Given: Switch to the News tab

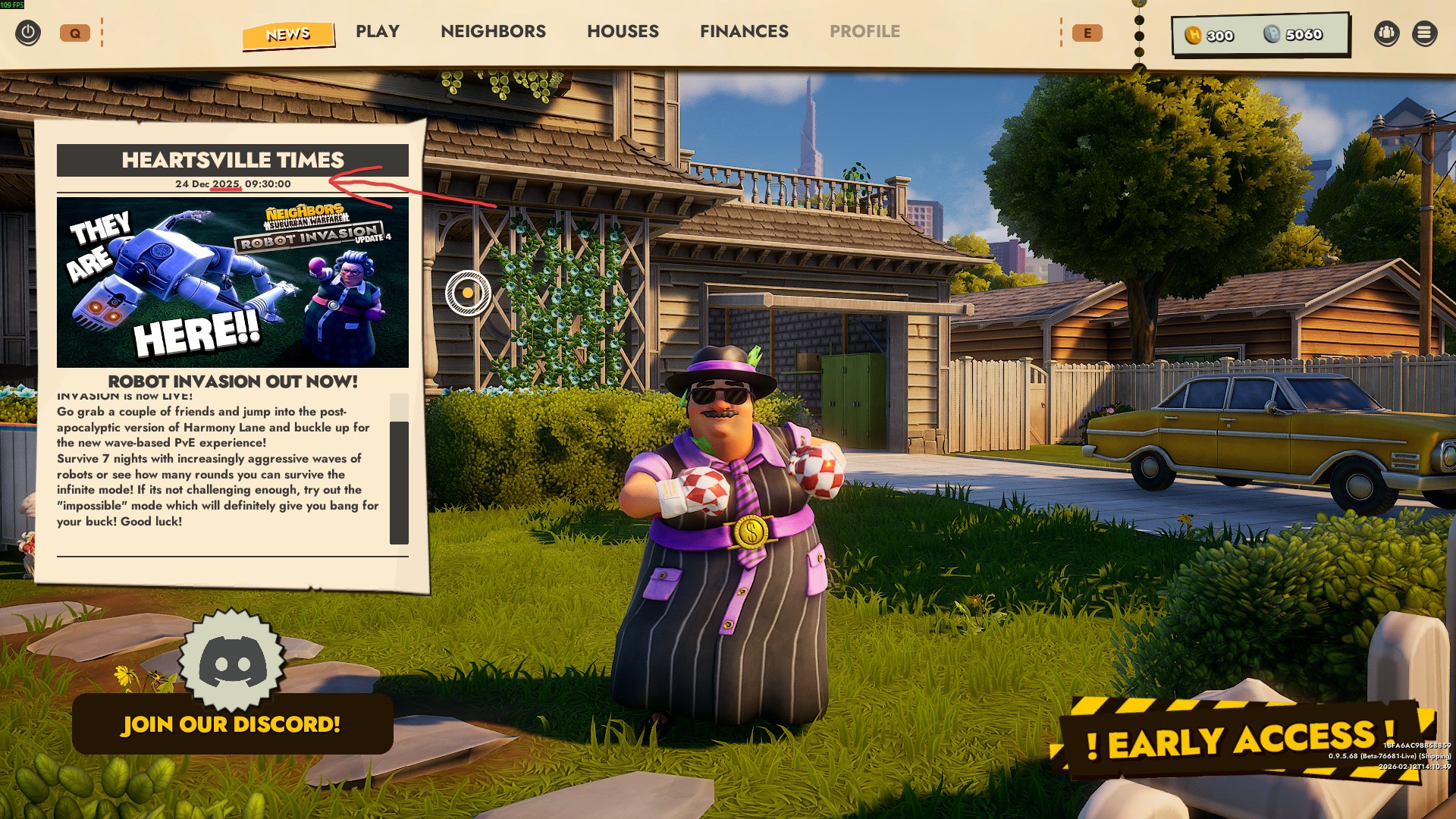Looking at the screenshot, I should 288,34.
